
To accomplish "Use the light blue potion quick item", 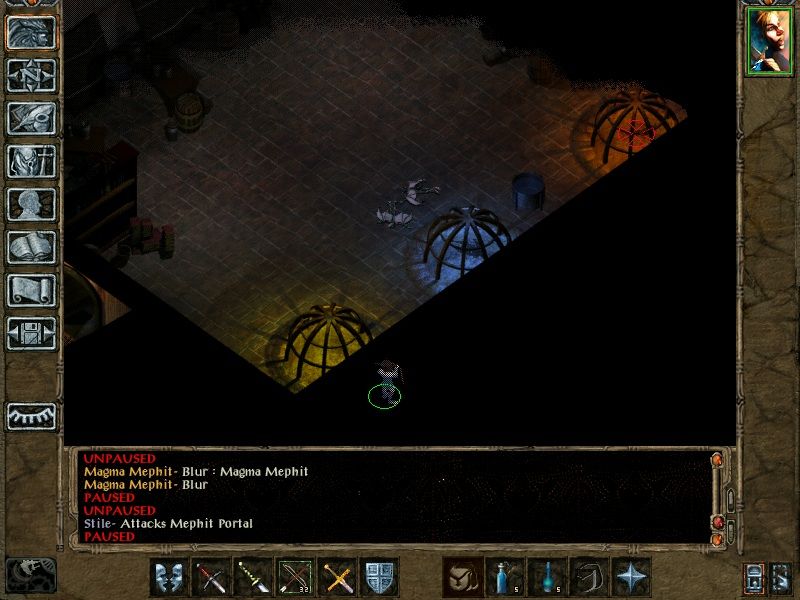I will point(504,577).
